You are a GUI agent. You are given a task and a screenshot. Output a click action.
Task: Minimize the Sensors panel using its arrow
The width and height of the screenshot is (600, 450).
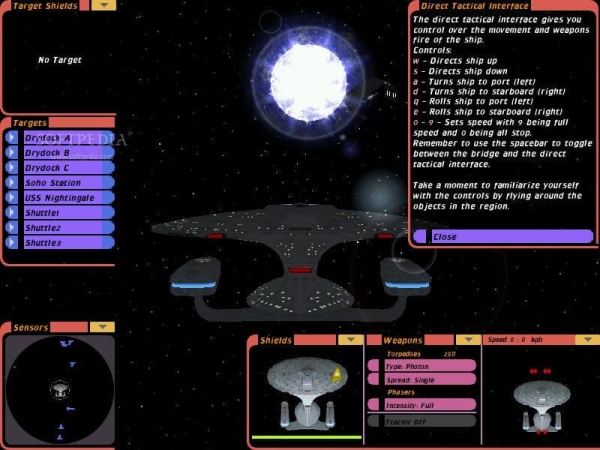click(x=103, y=327)
